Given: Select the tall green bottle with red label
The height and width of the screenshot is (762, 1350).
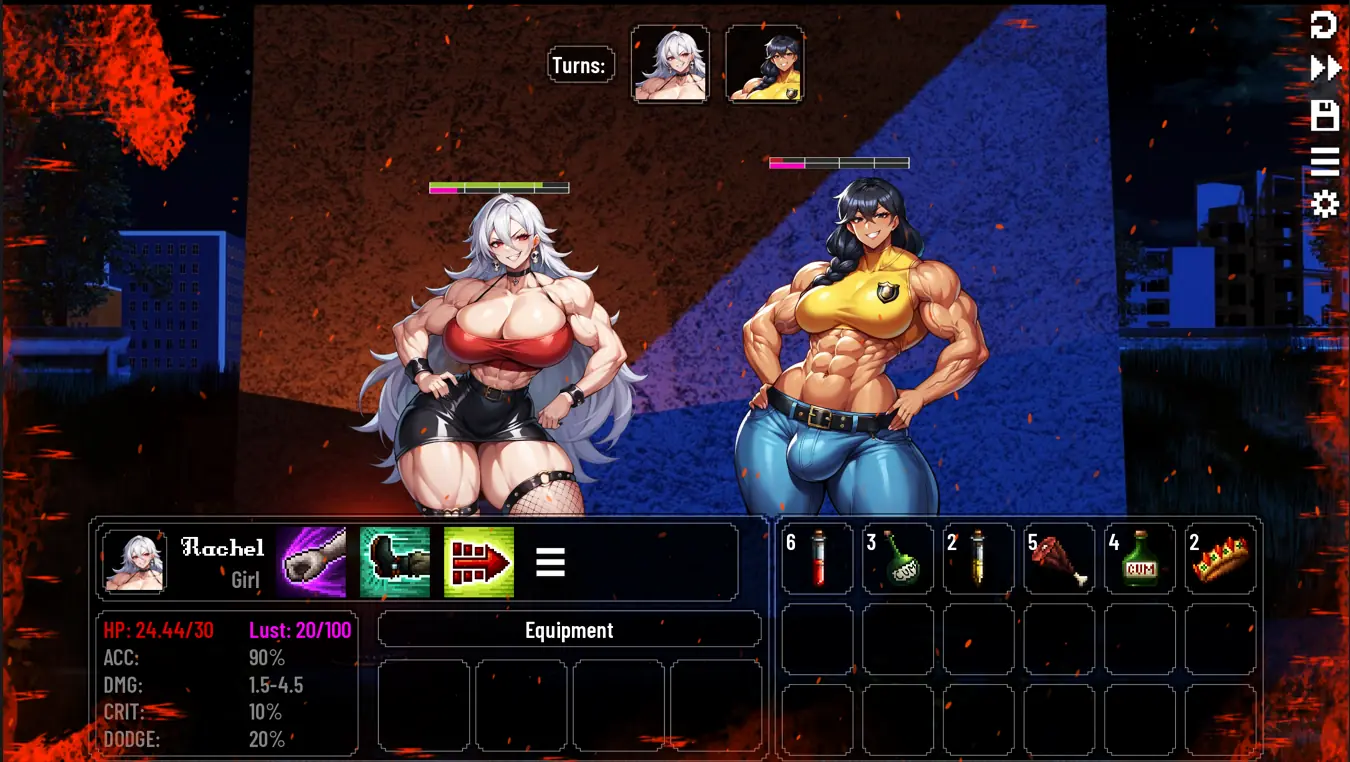Looking at the screenshot, I should (x=1140, y=559).
